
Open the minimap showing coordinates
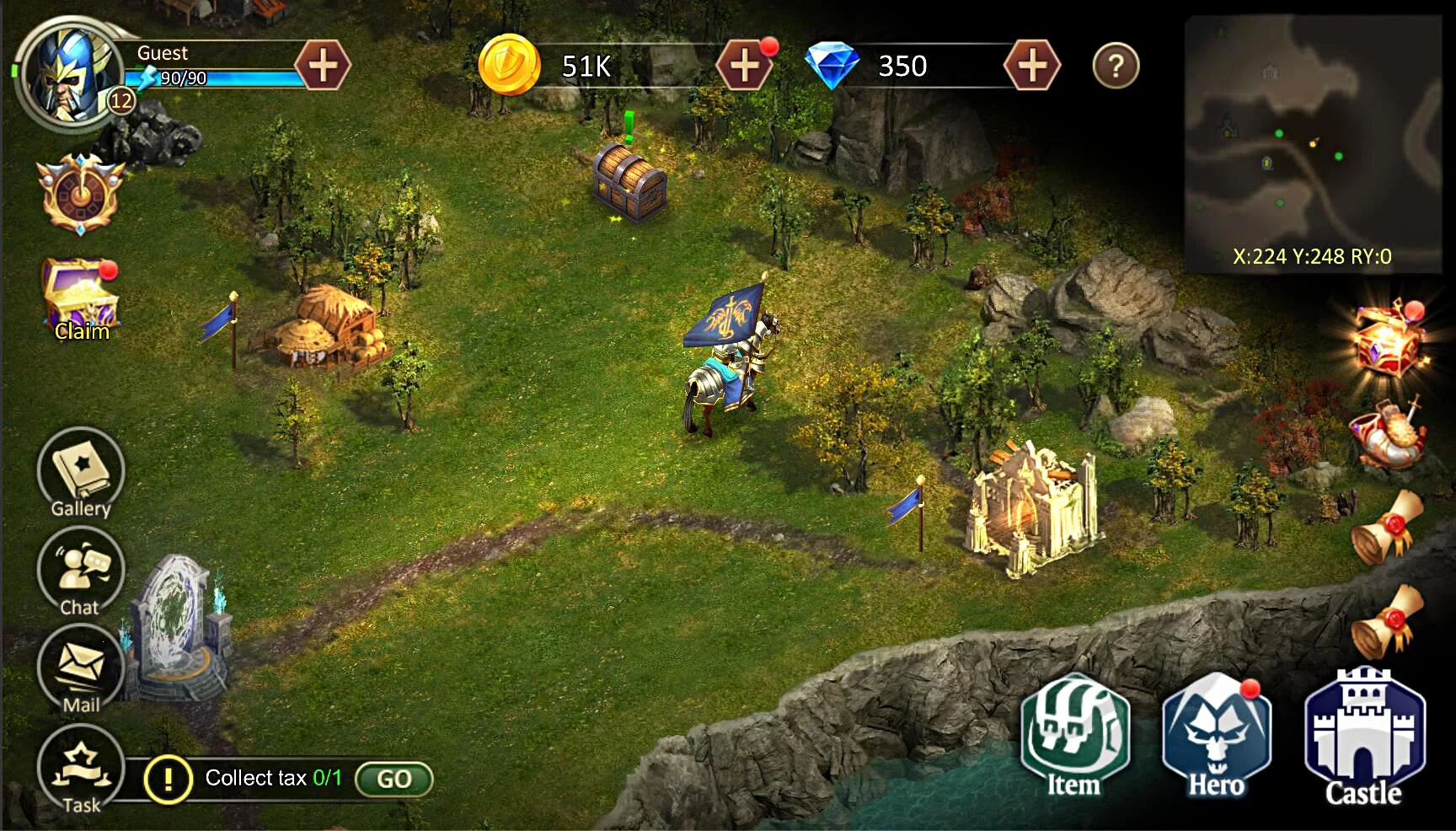coord(1312,143)
